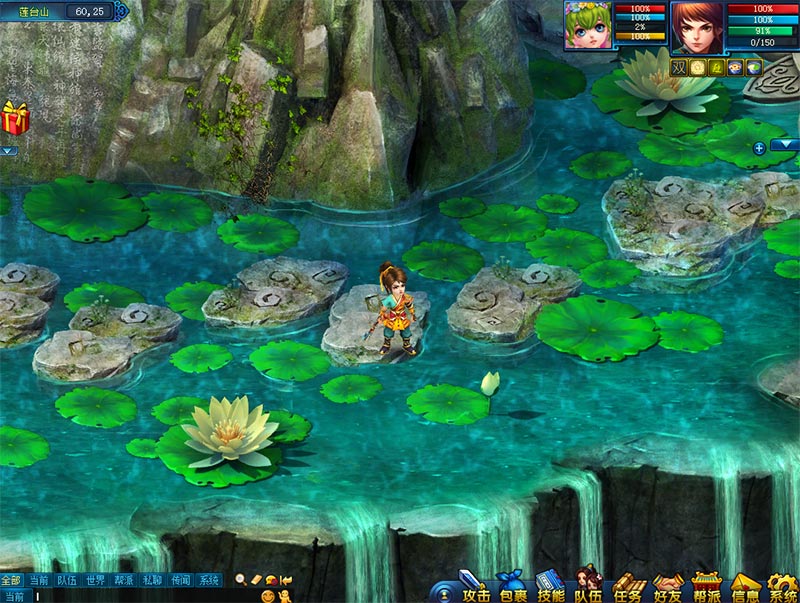Open the 任务 quest scrolls
This screenshot has width=800, height=603.
pos(627,586)
